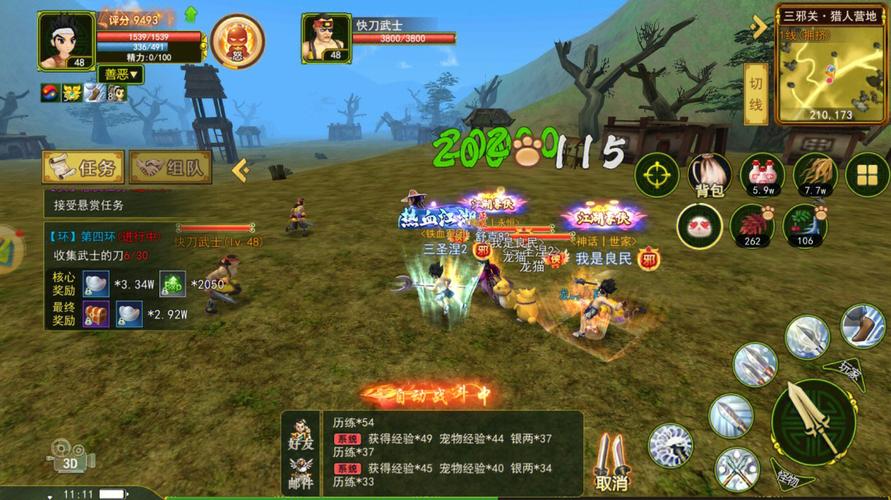Switch to the 组队 team tab
Screen dimensions: 891x500
171,168
